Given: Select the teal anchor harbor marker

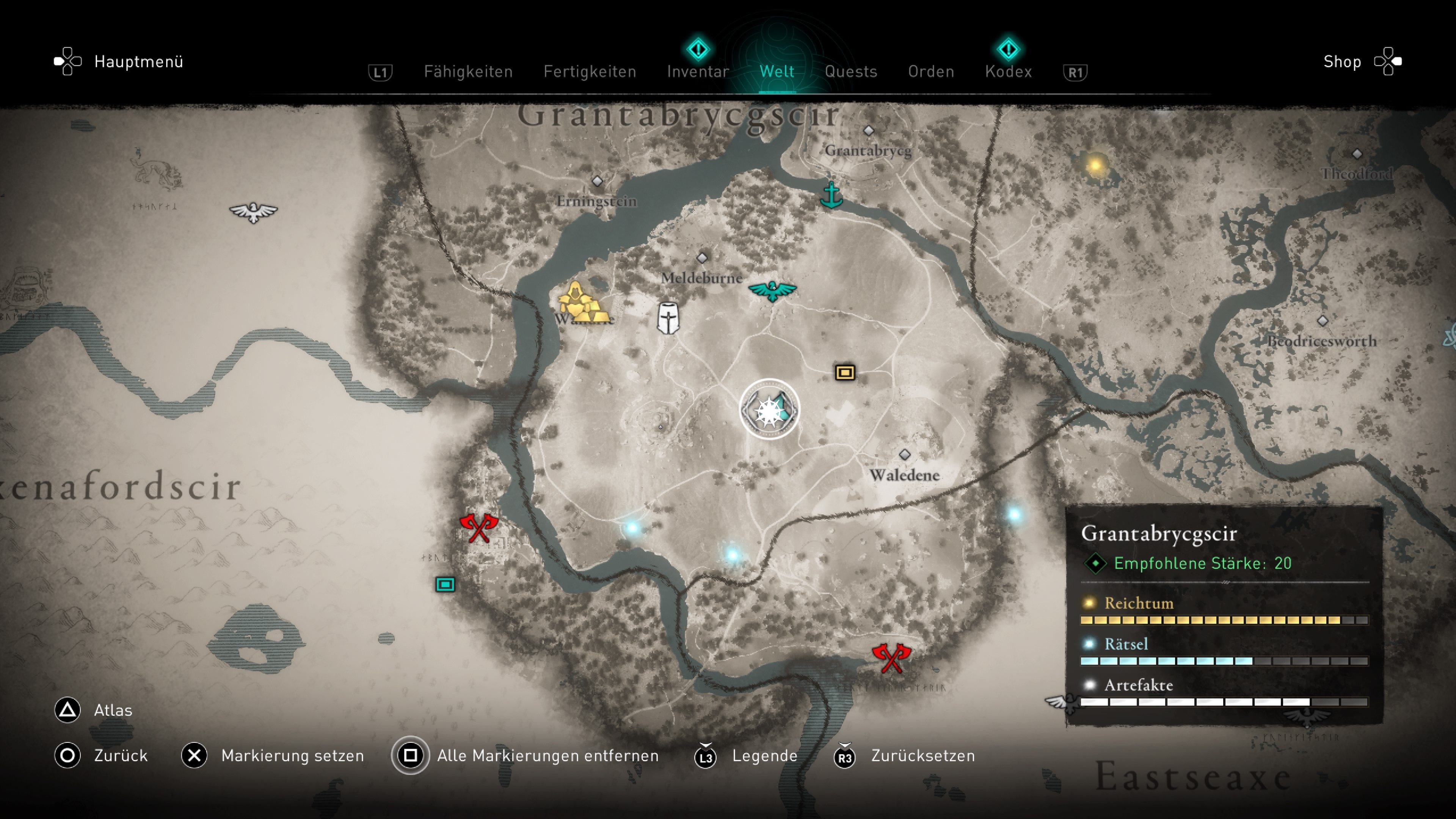Looking at the screenshot, I should click(831, 195).
